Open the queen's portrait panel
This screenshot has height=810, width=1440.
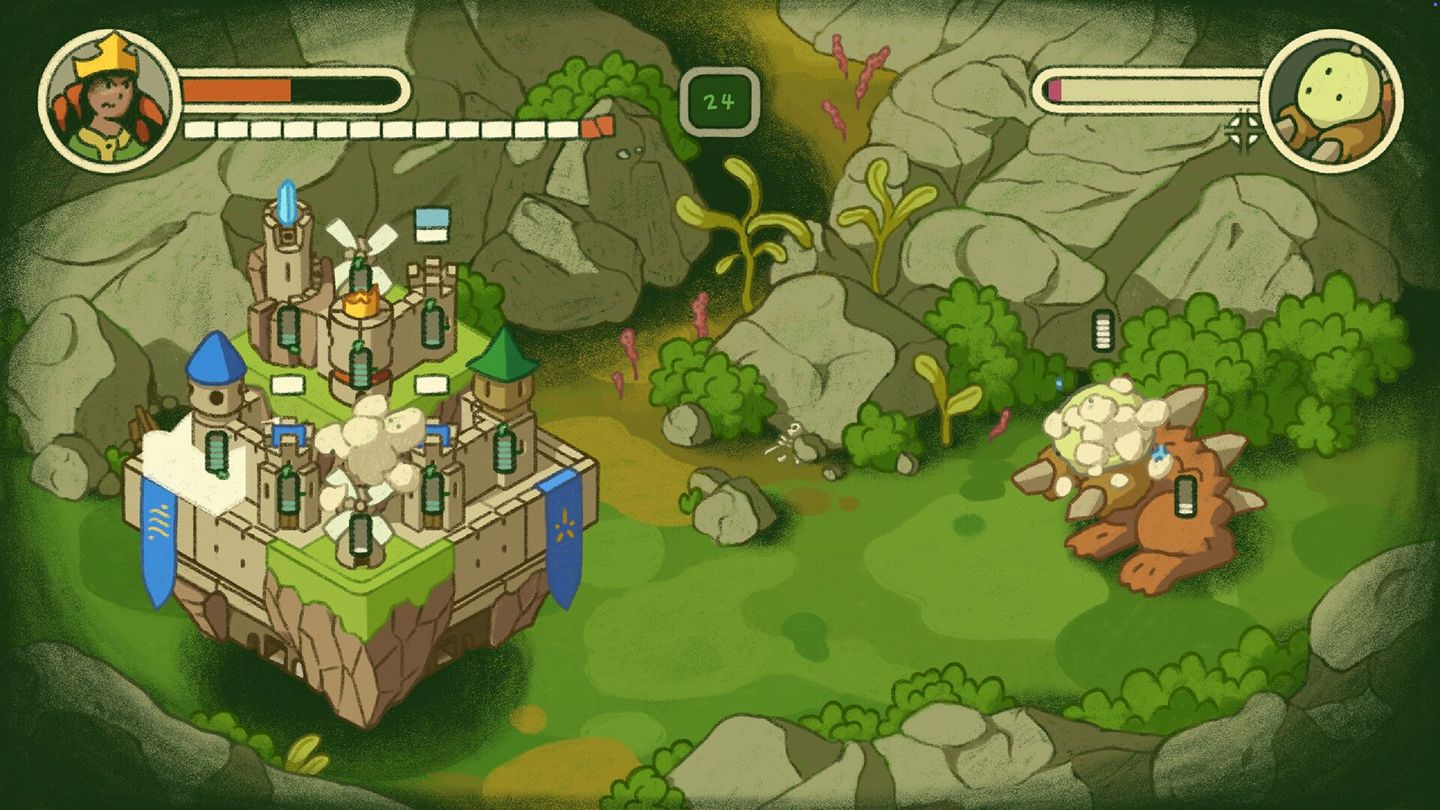tap(108, 95)
